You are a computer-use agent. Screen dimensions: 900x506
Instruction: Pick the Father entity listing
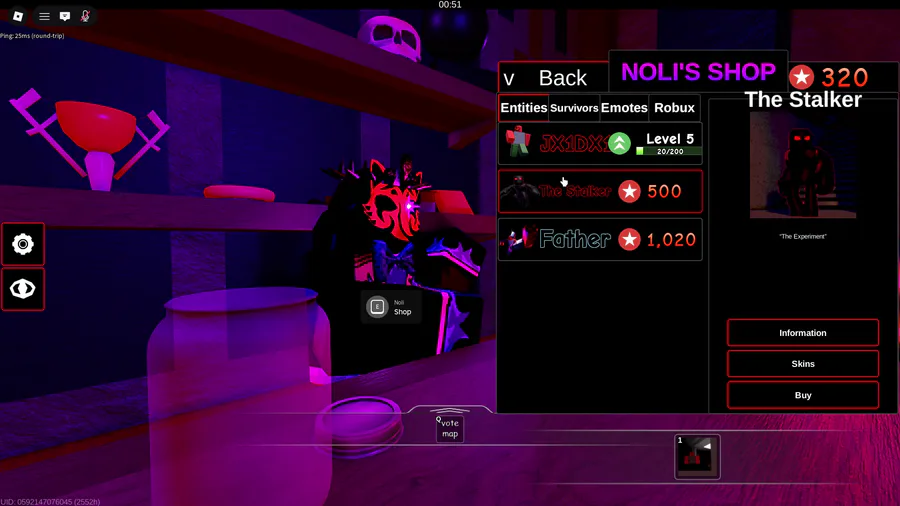click(600, 239)
